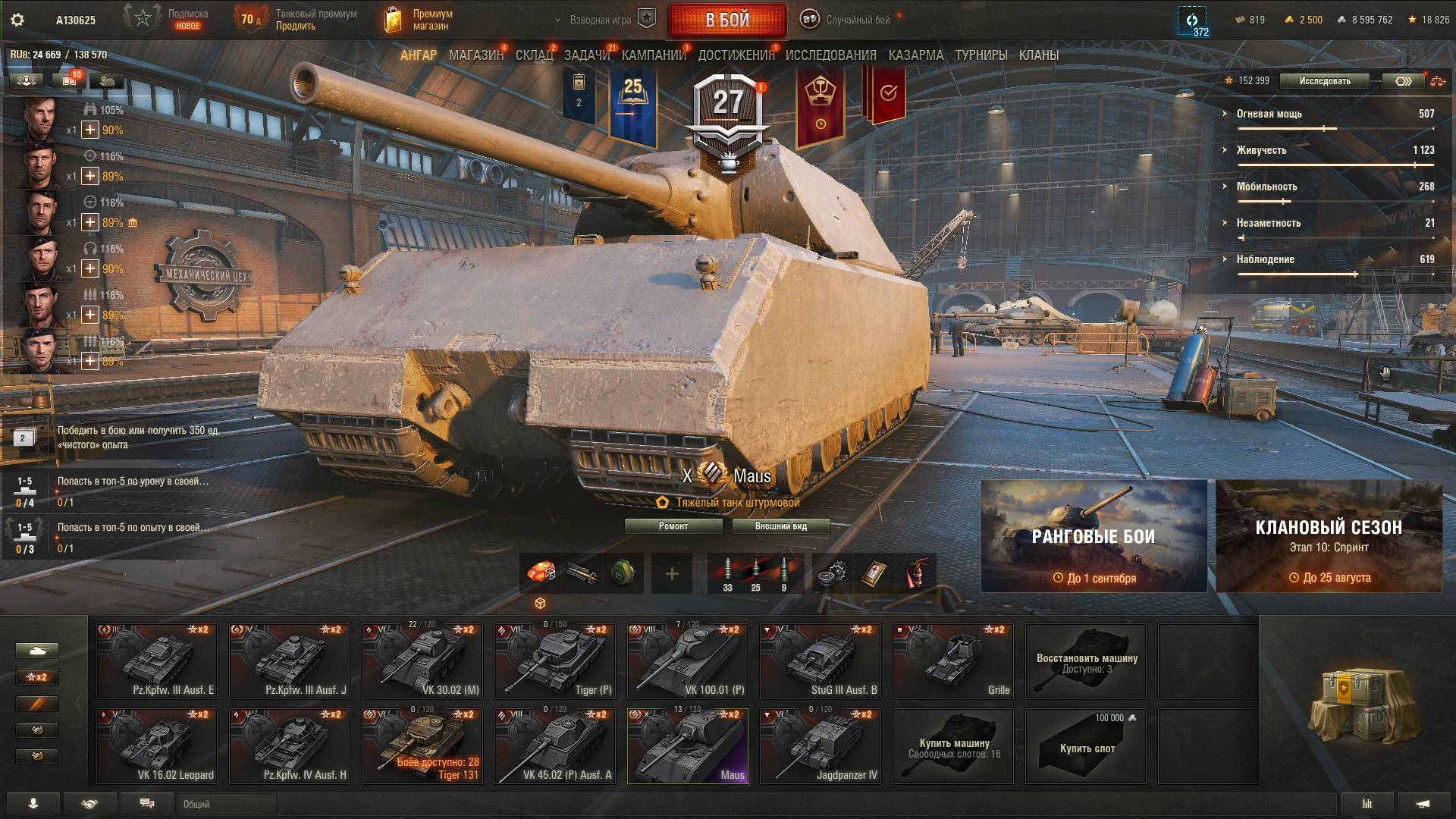This screenshot has height=819, width=1456.
Task: Open the СКЛАД tab
Action: point(534,55)
